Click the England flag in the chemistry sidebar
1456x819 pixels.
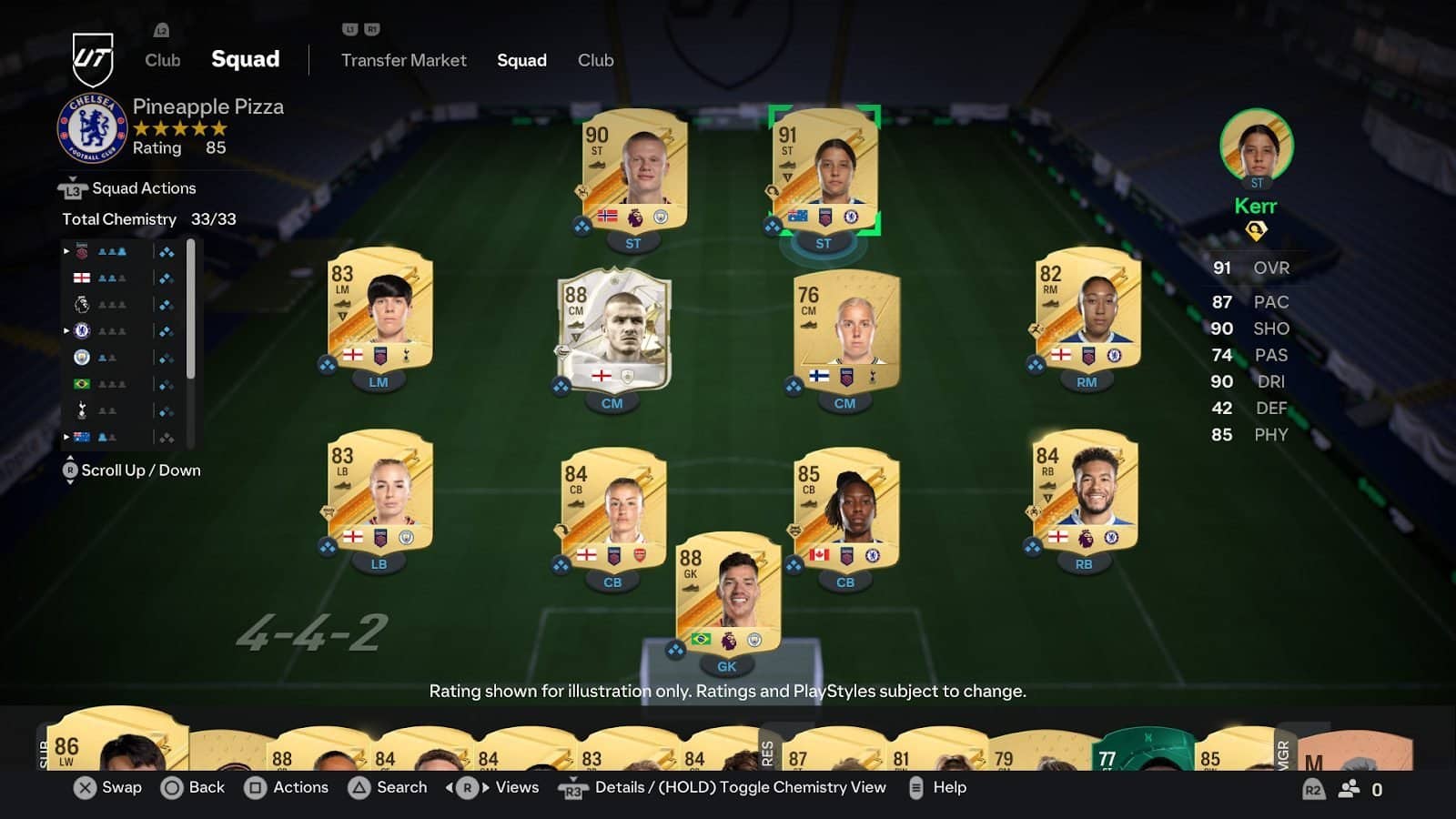(82, 278)
